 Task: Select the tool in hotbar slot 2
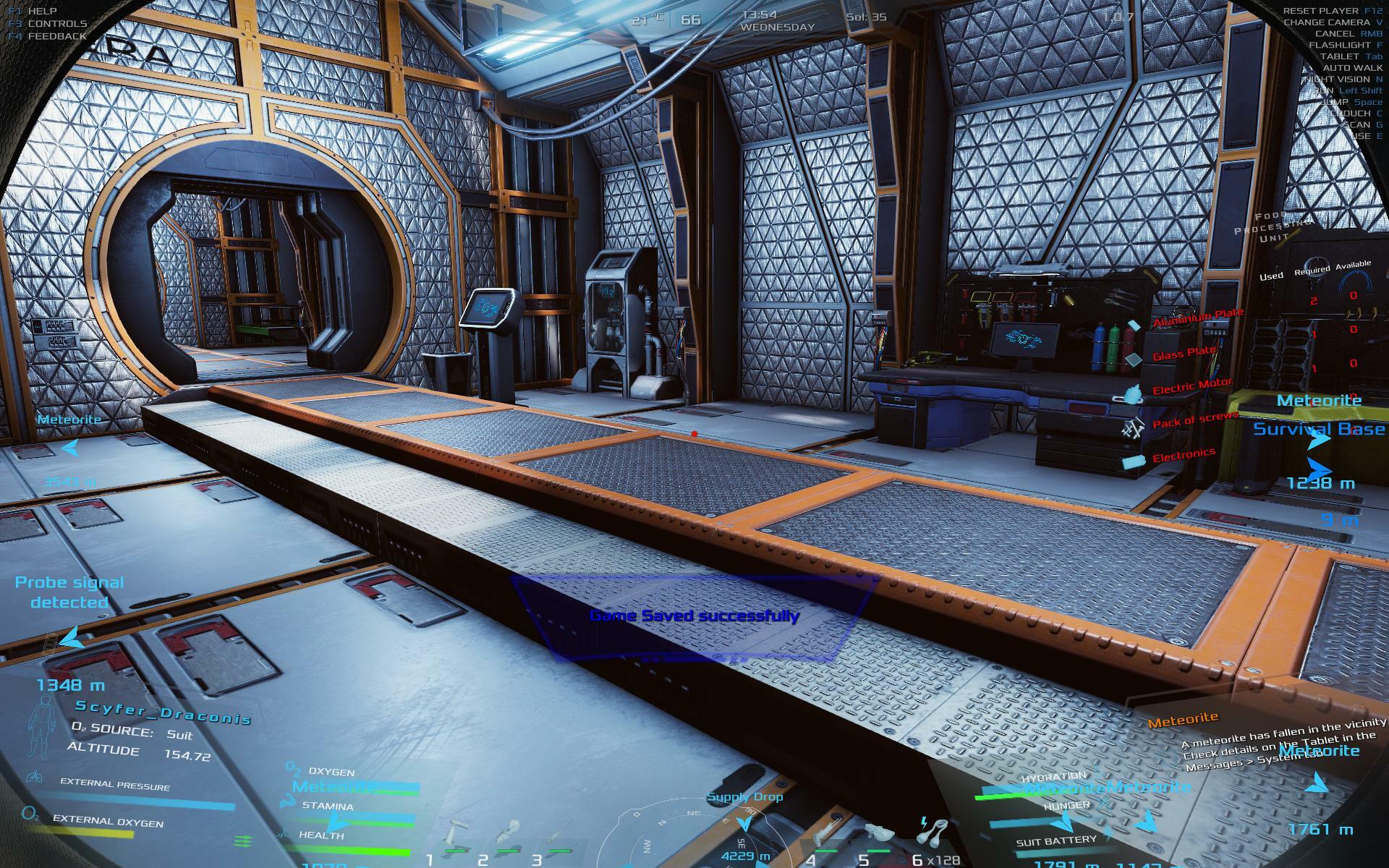[x=511, y=832]
